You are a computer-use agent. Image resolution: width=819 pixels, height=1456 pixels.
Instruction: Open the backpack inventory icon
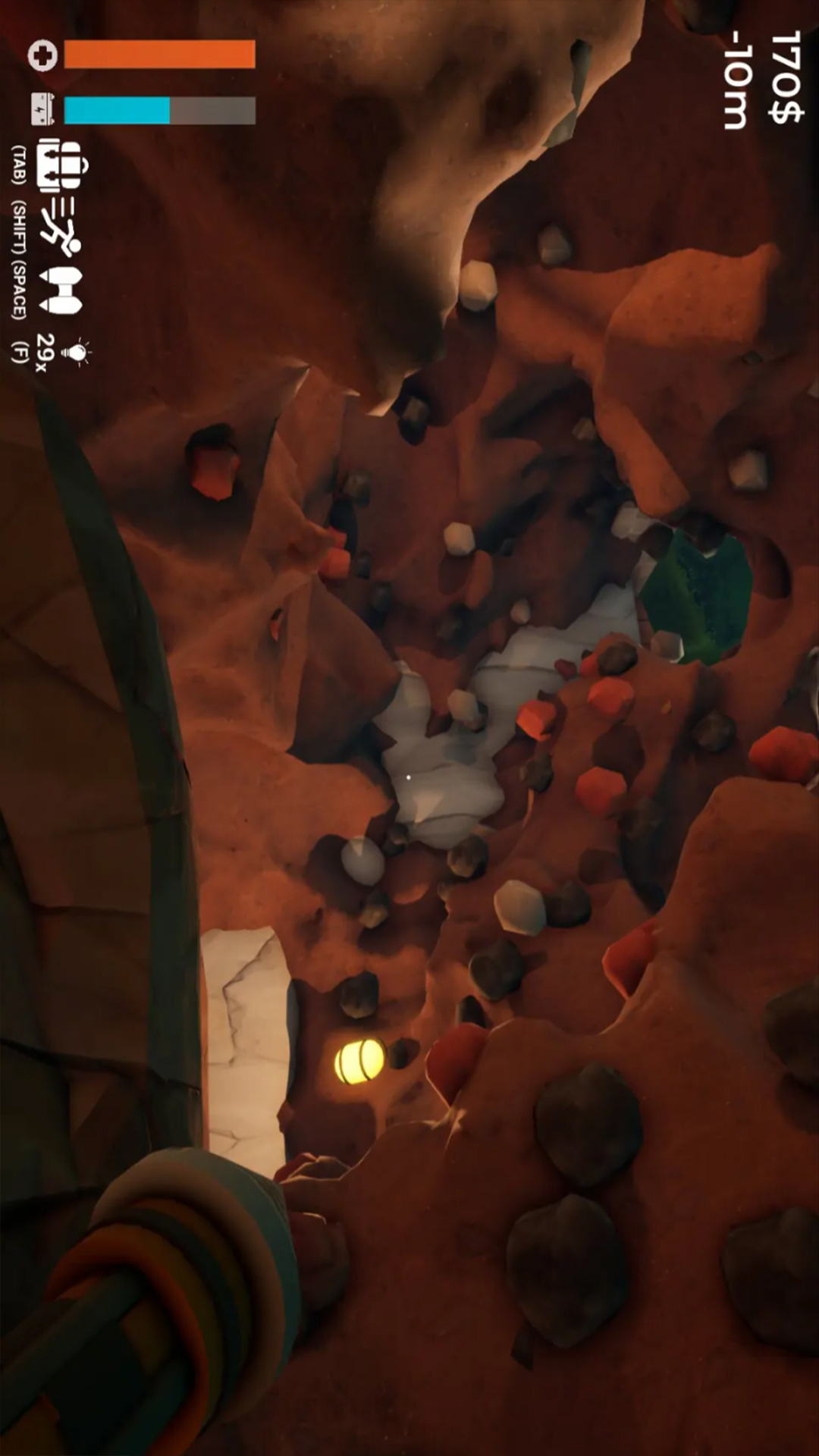[x=62, y=165]
